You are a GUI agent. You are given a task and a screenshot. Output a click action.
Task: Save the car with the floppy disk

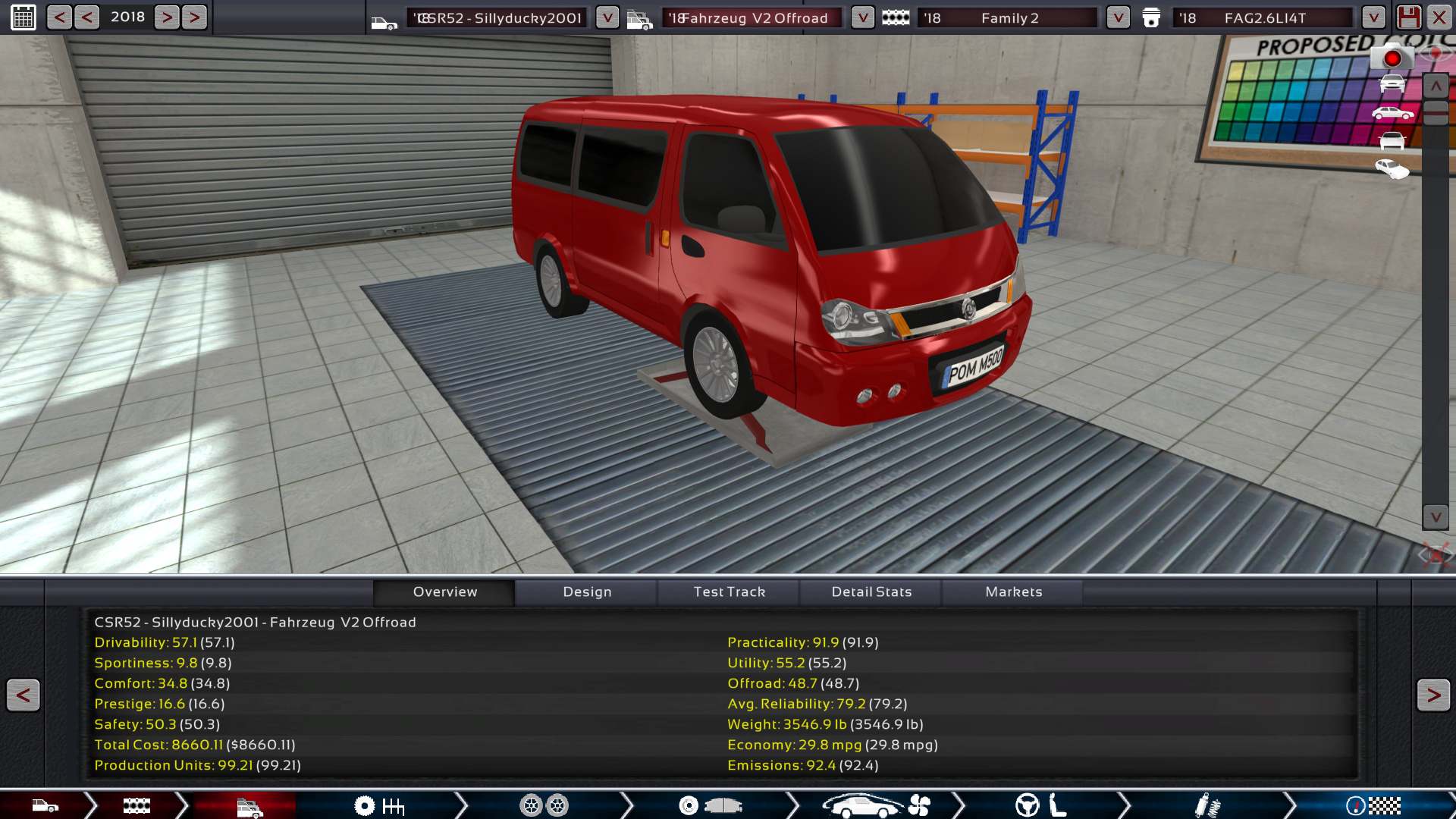[x=1408, y=17]
